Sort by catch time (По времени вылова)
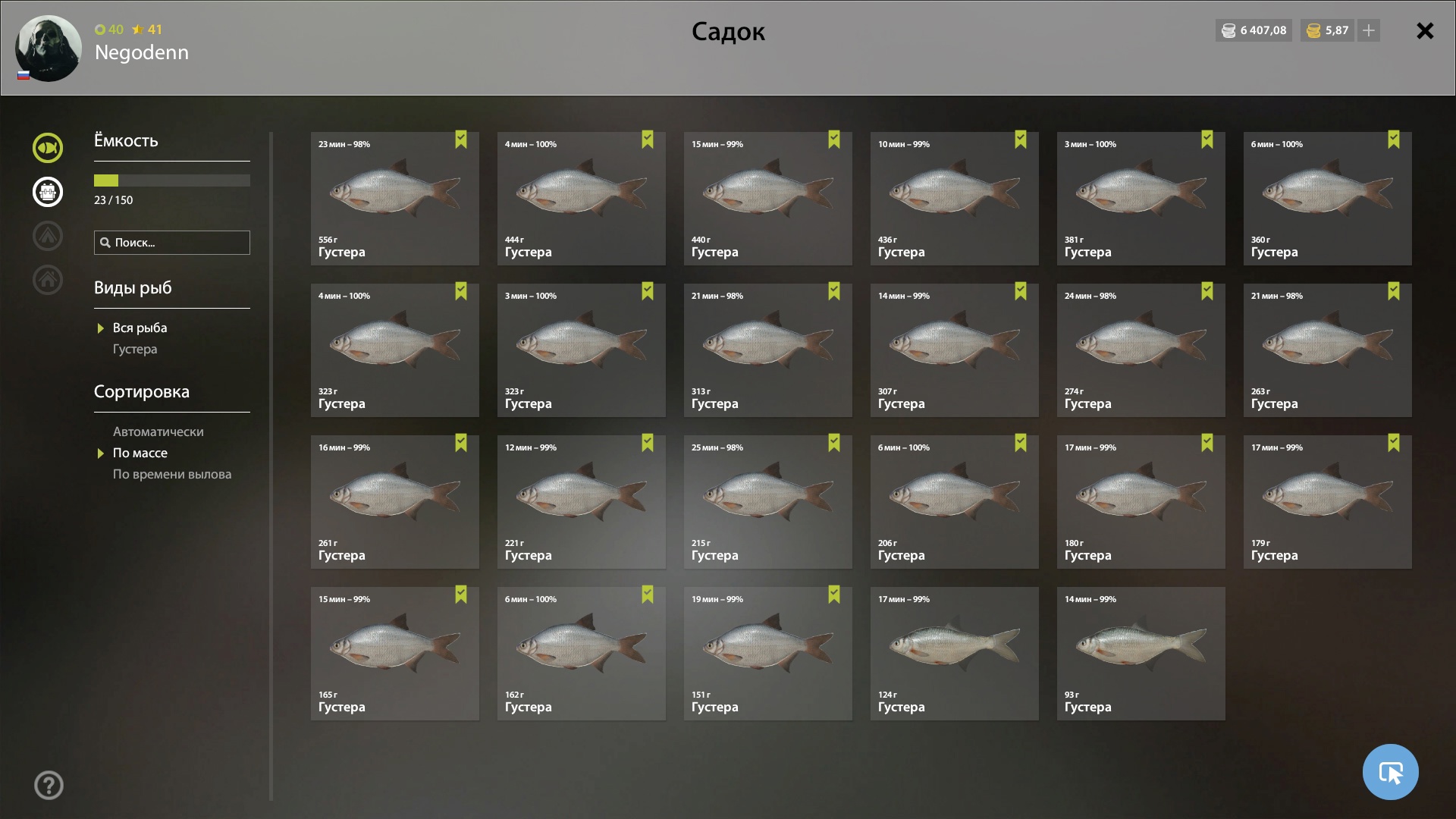1456x819 pixels. point(172,475)
